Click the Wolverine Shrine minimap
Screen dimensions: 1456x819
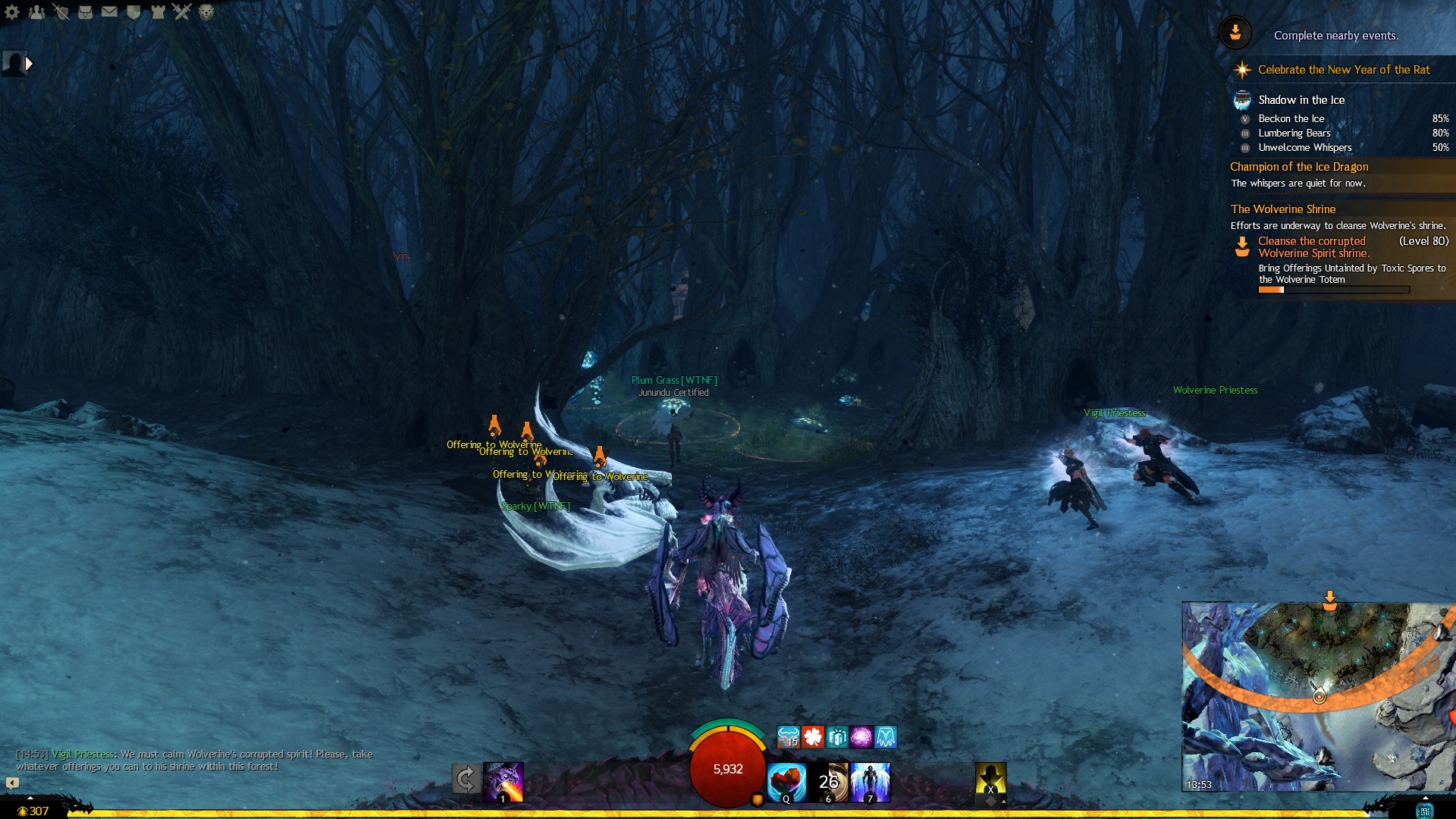pyautogui.click(x=1318, y=696)
